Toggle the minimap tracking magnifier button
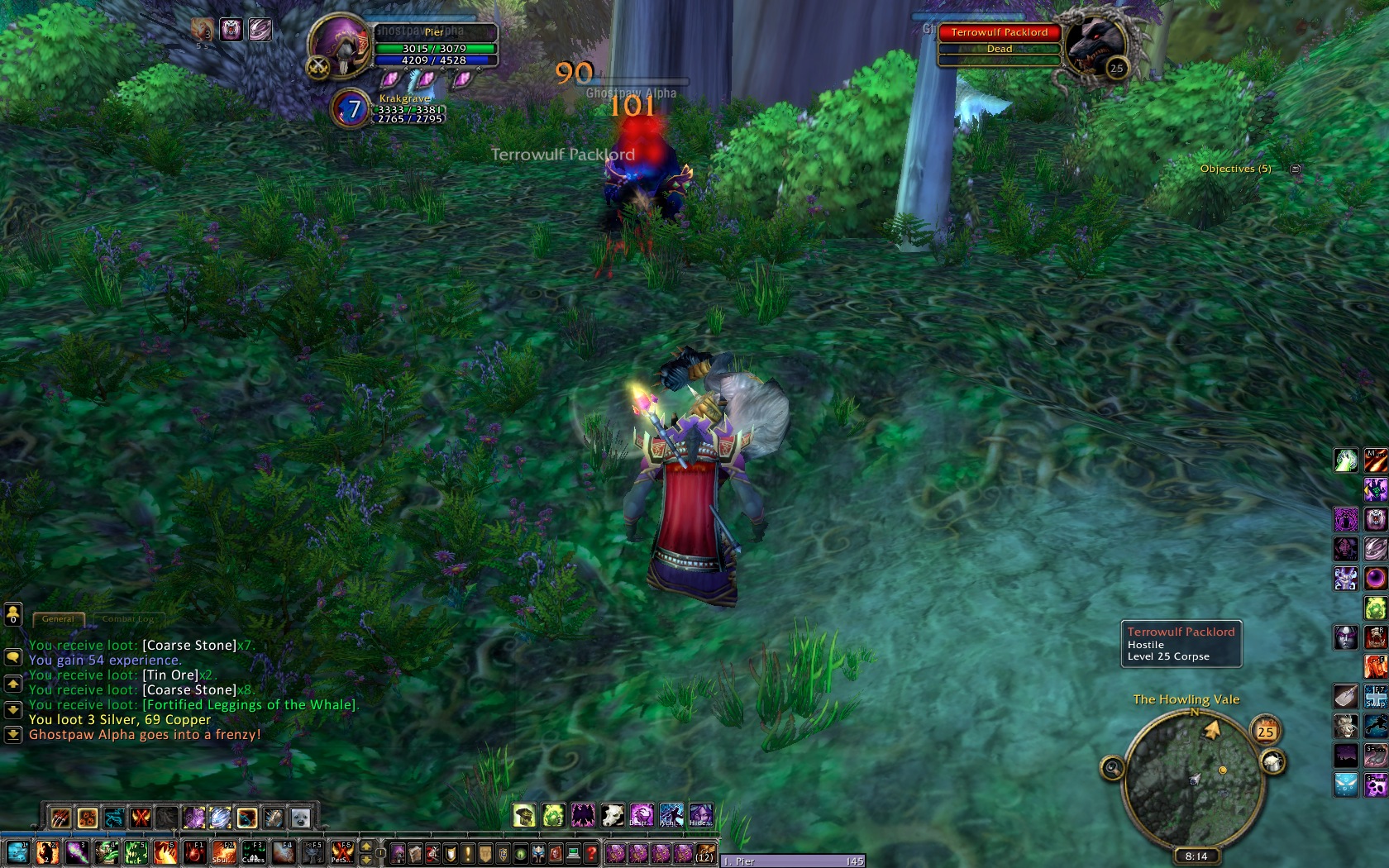Image resolution: width=1389 pixels, height=868 pixels. point(1112,769)
